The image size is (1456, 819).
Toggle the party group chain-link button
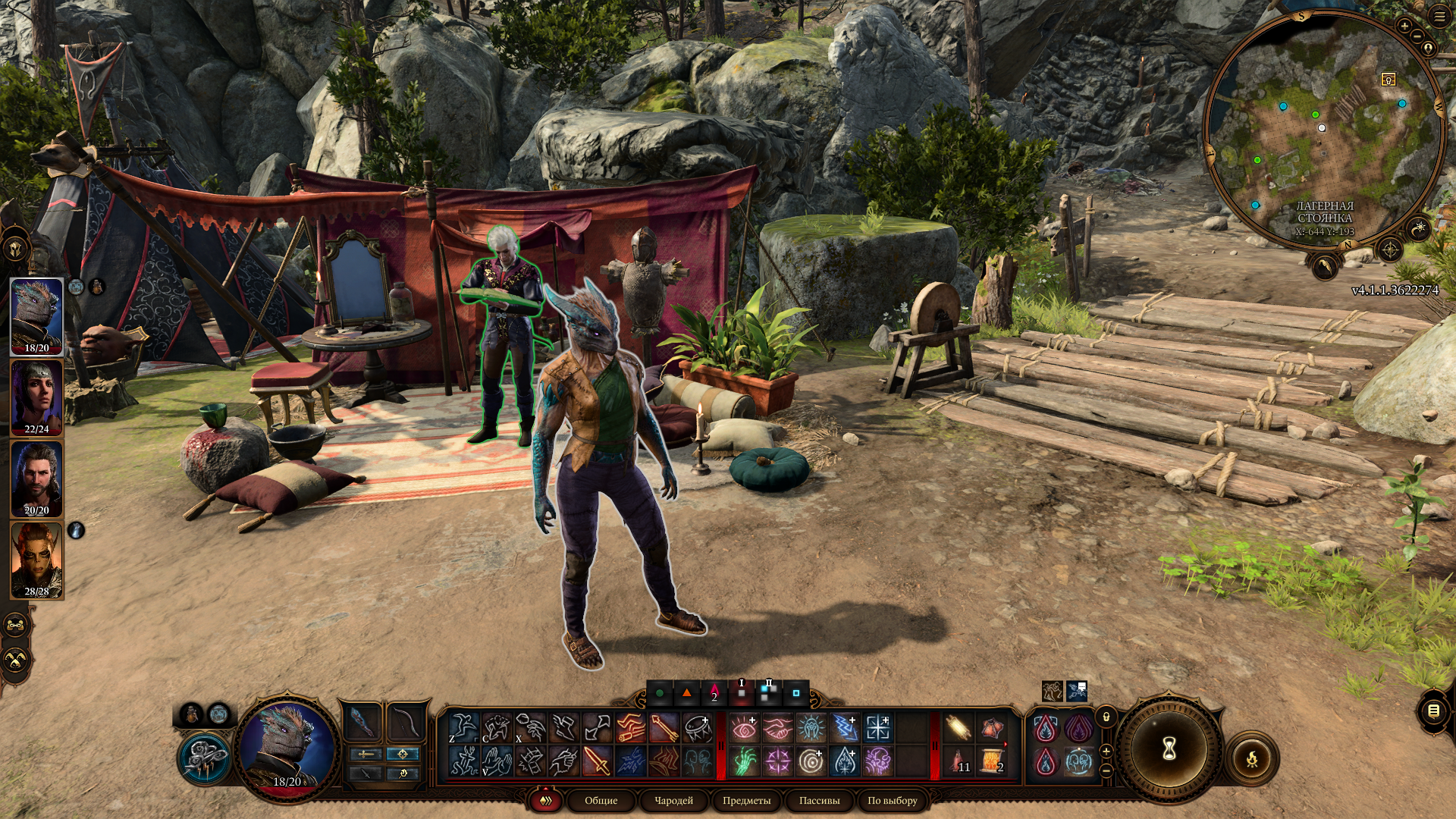16,626
